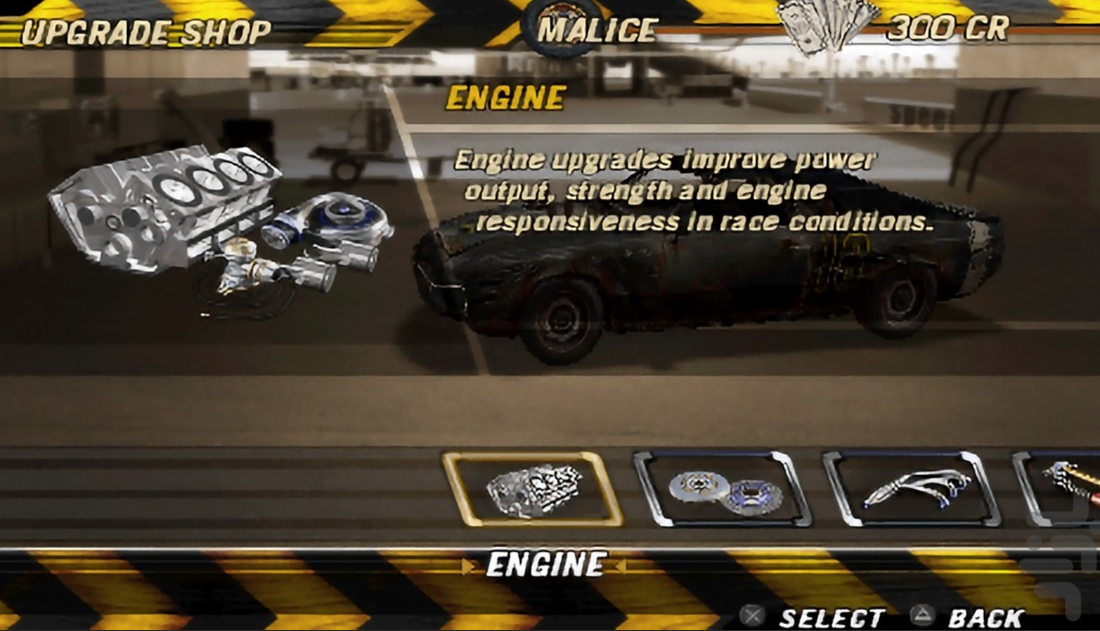Choose the clutch discs upgrade tile

point(722,489)
